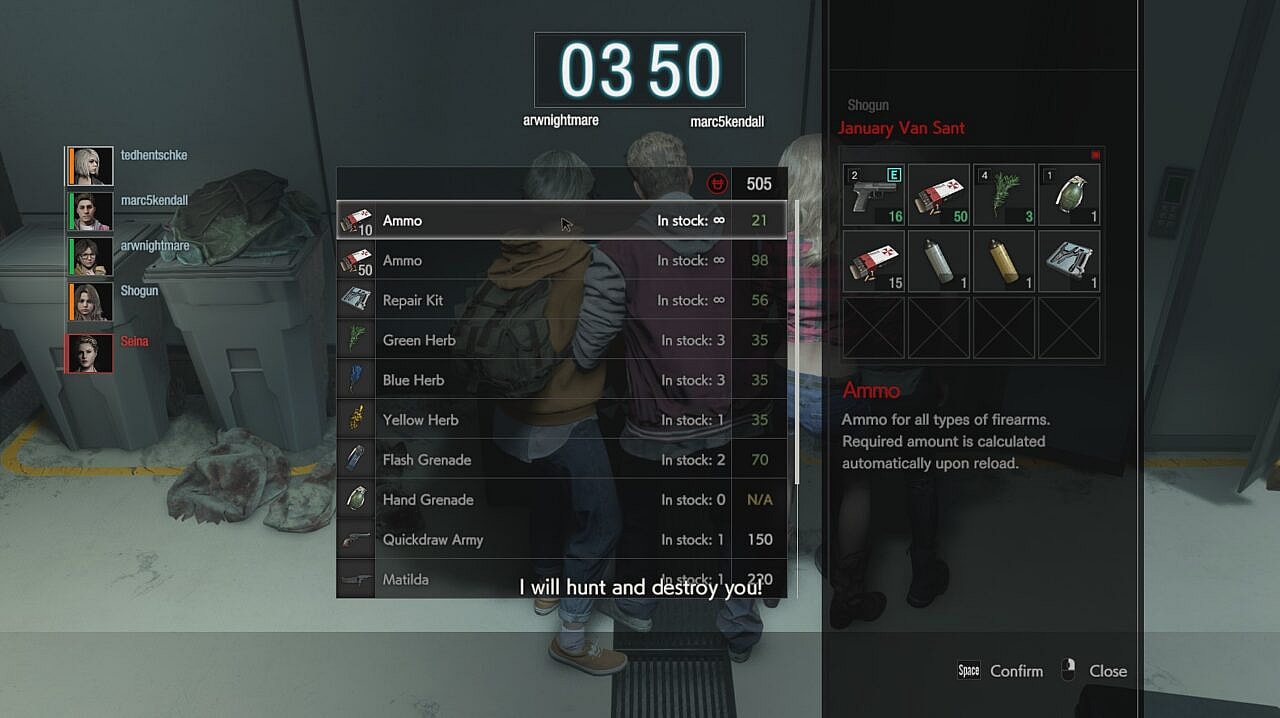Click the inventory ammo box holding 50
1280x718 pixels.
(939, 196)
